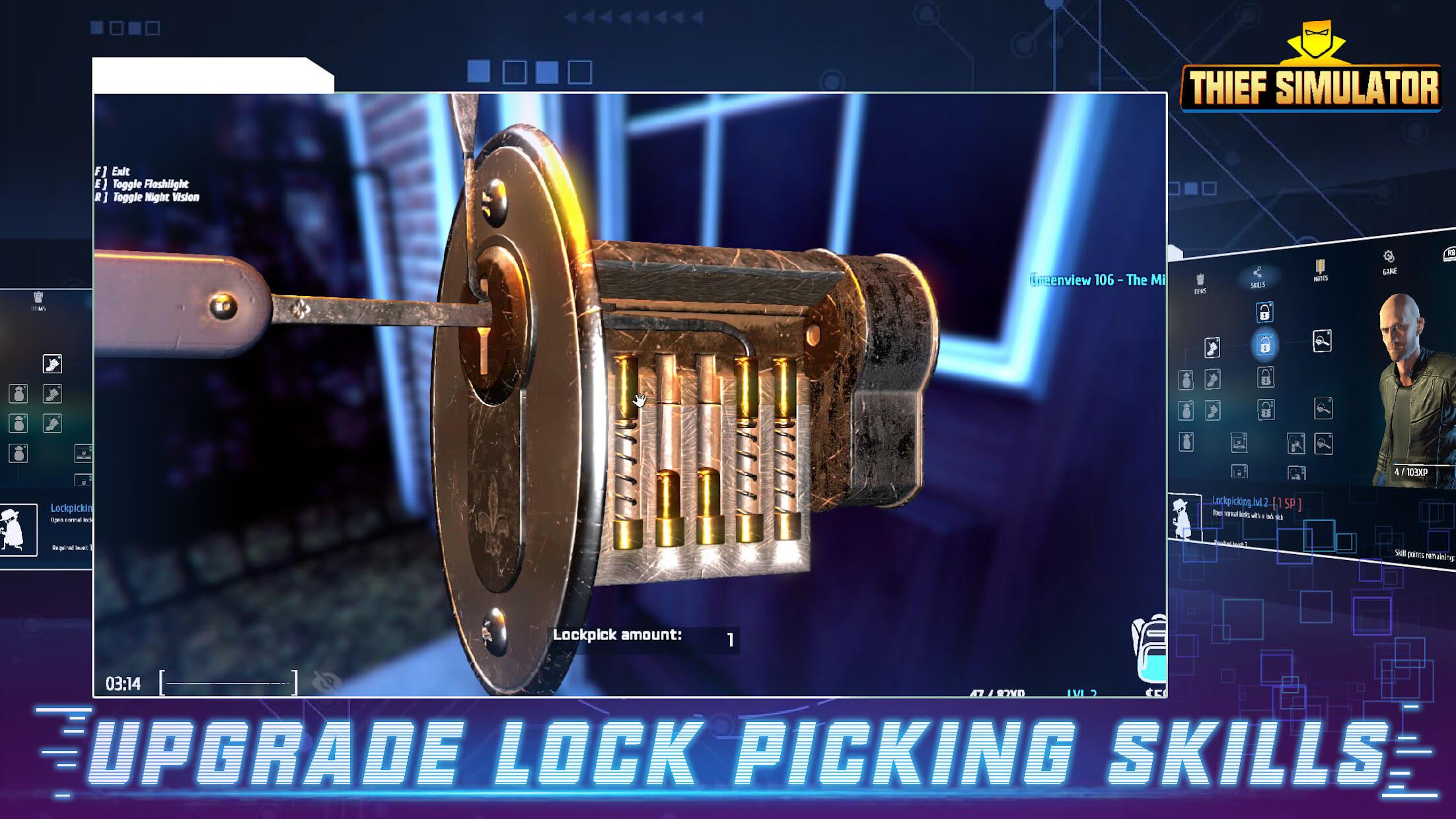Switch to the Skills tab
This screenshot has width=1456, height=819.
pyautogui.click(x=1257, y=277)
